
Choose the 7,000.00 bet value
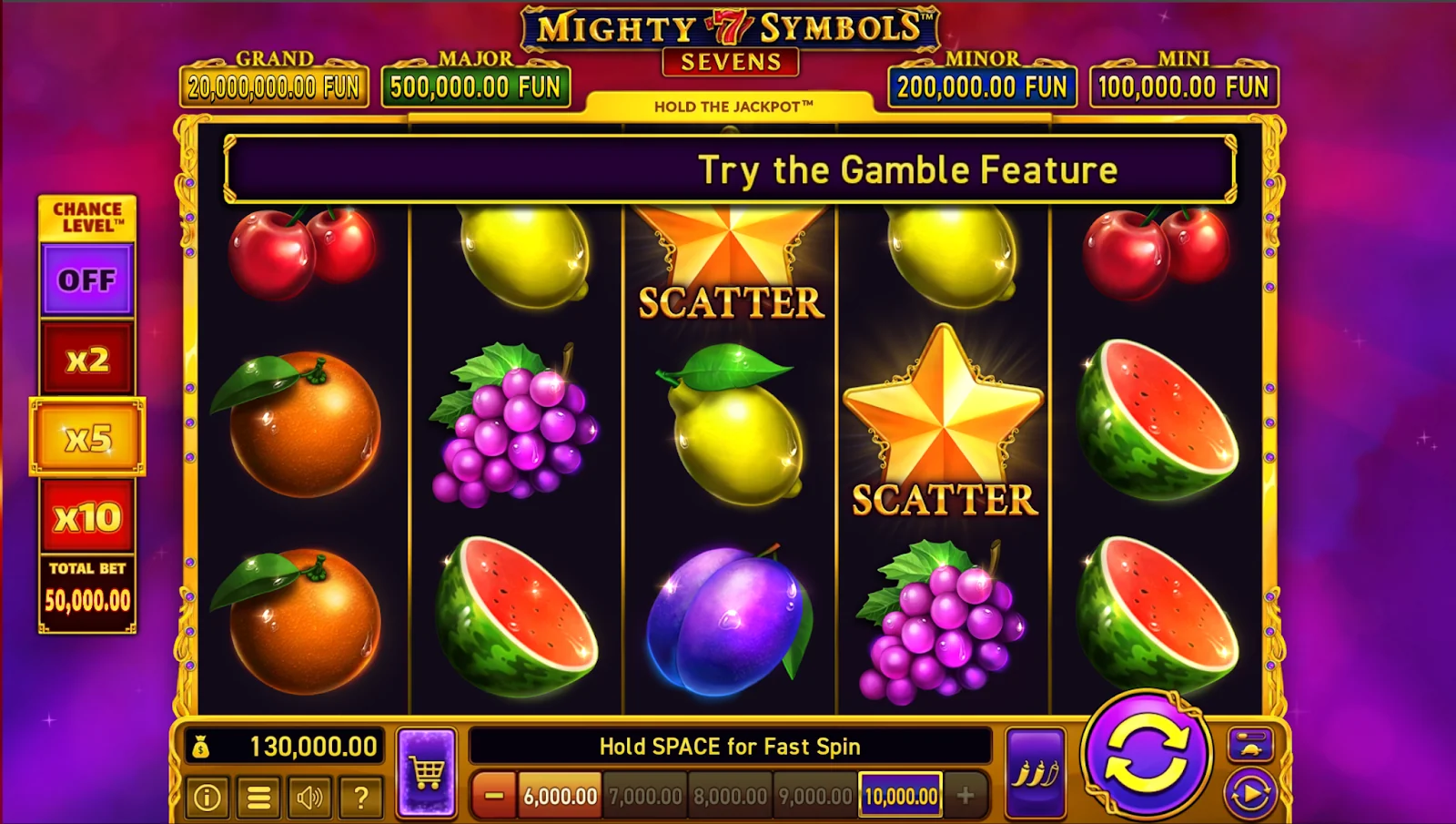[645, 796]
